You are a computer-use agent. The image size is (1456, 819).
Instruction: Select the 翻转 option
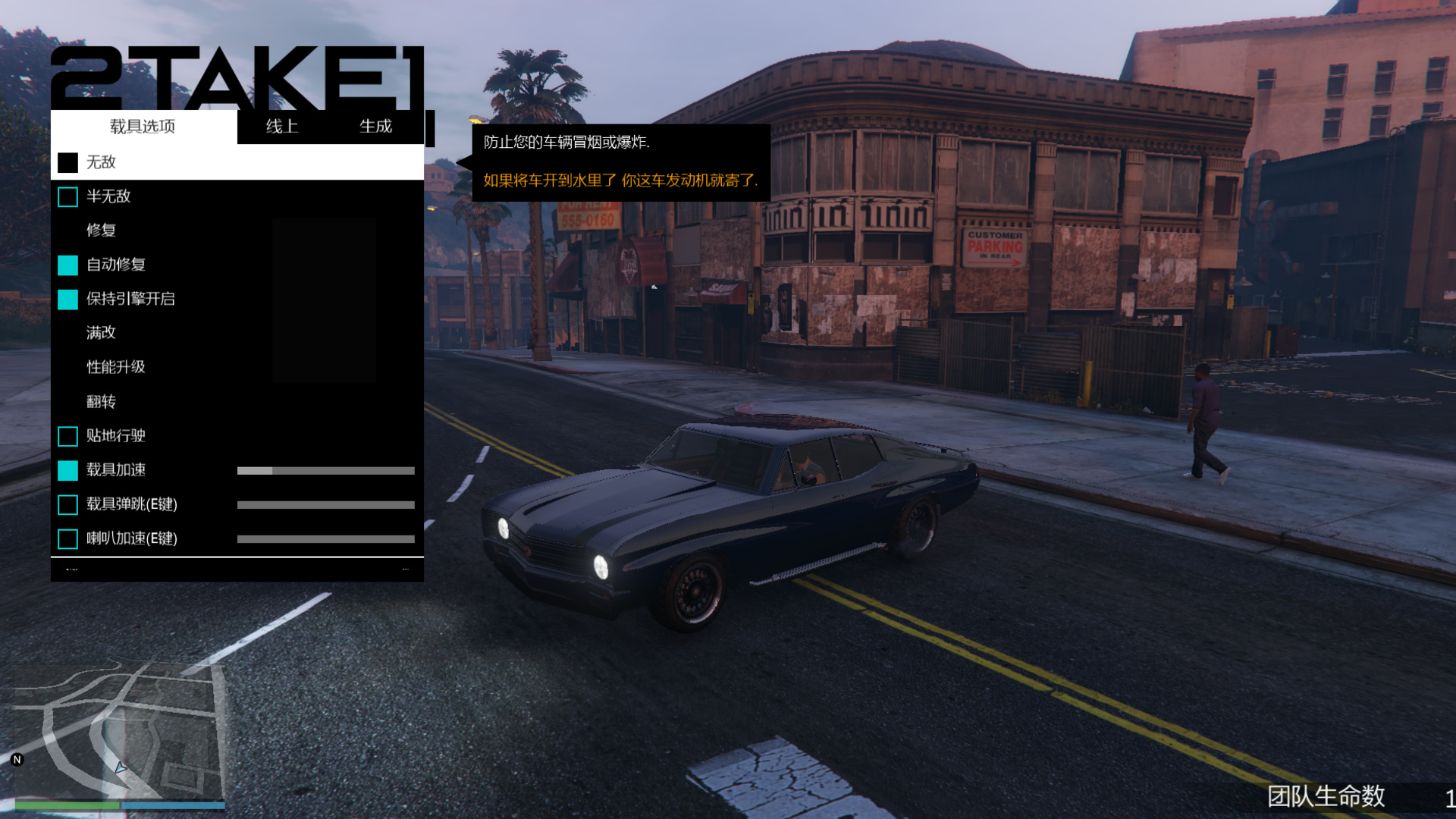click(x=101, y=402)
